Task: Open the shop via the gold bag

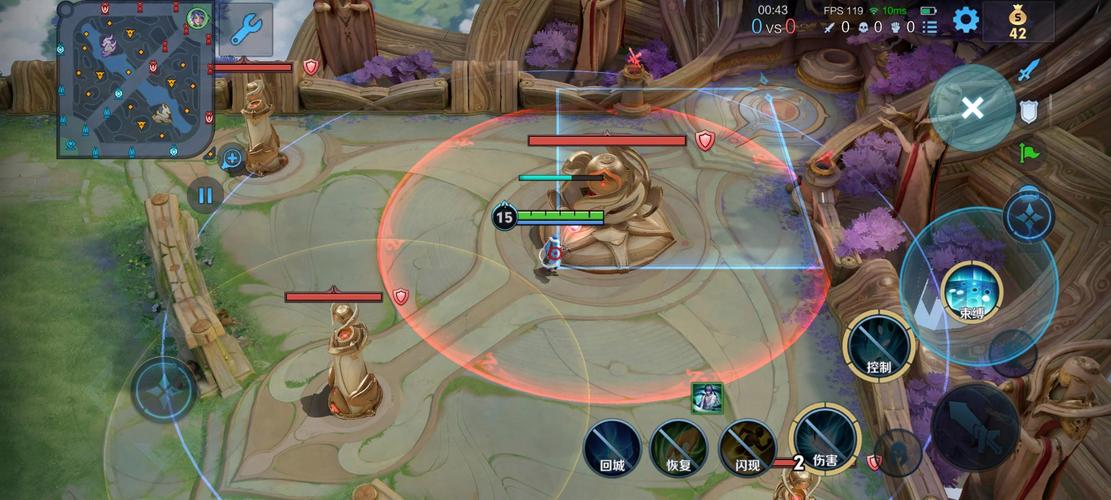Action: tap(1017, 21)
